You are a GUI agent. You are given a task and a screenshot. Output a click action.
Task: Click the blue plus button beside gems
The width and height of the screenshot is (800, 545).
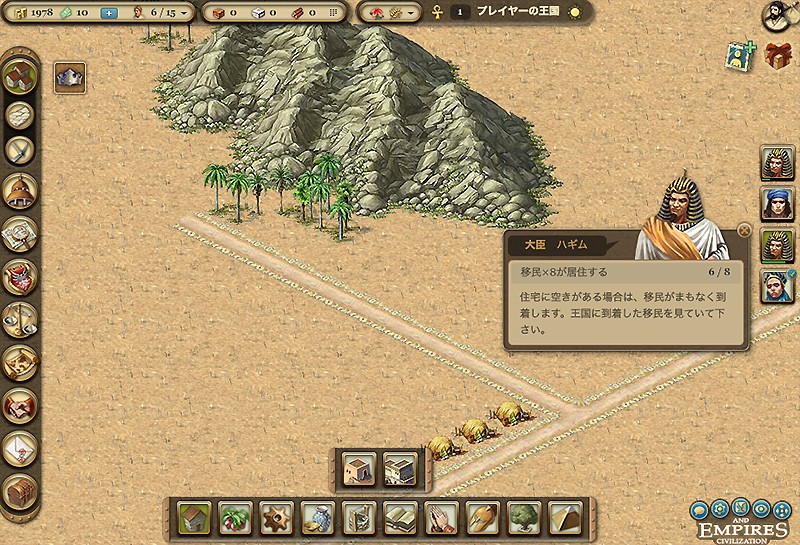click(109, 13)
